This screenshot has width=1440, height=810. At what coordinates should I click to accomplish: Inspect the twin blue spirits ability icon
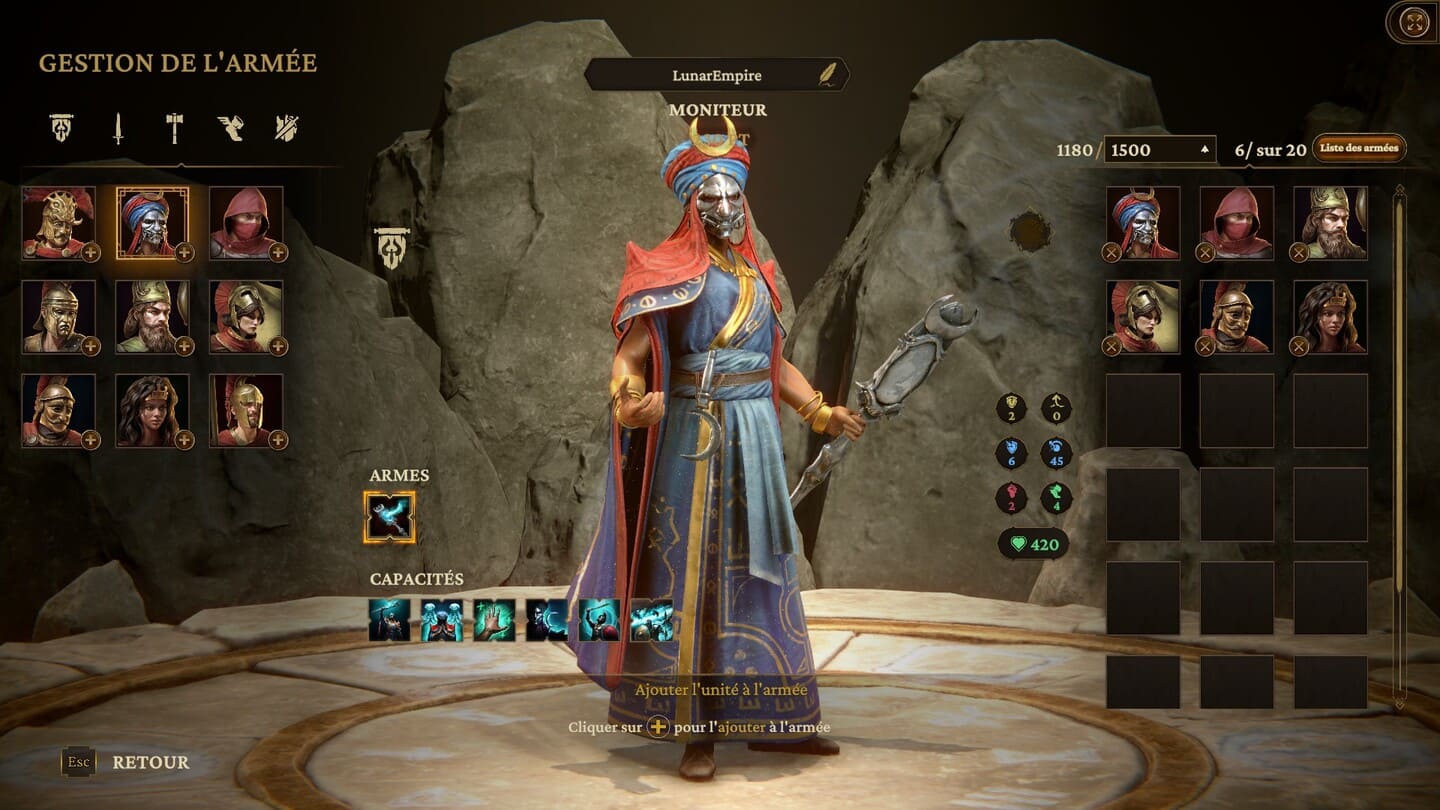(x=441, y=620)
